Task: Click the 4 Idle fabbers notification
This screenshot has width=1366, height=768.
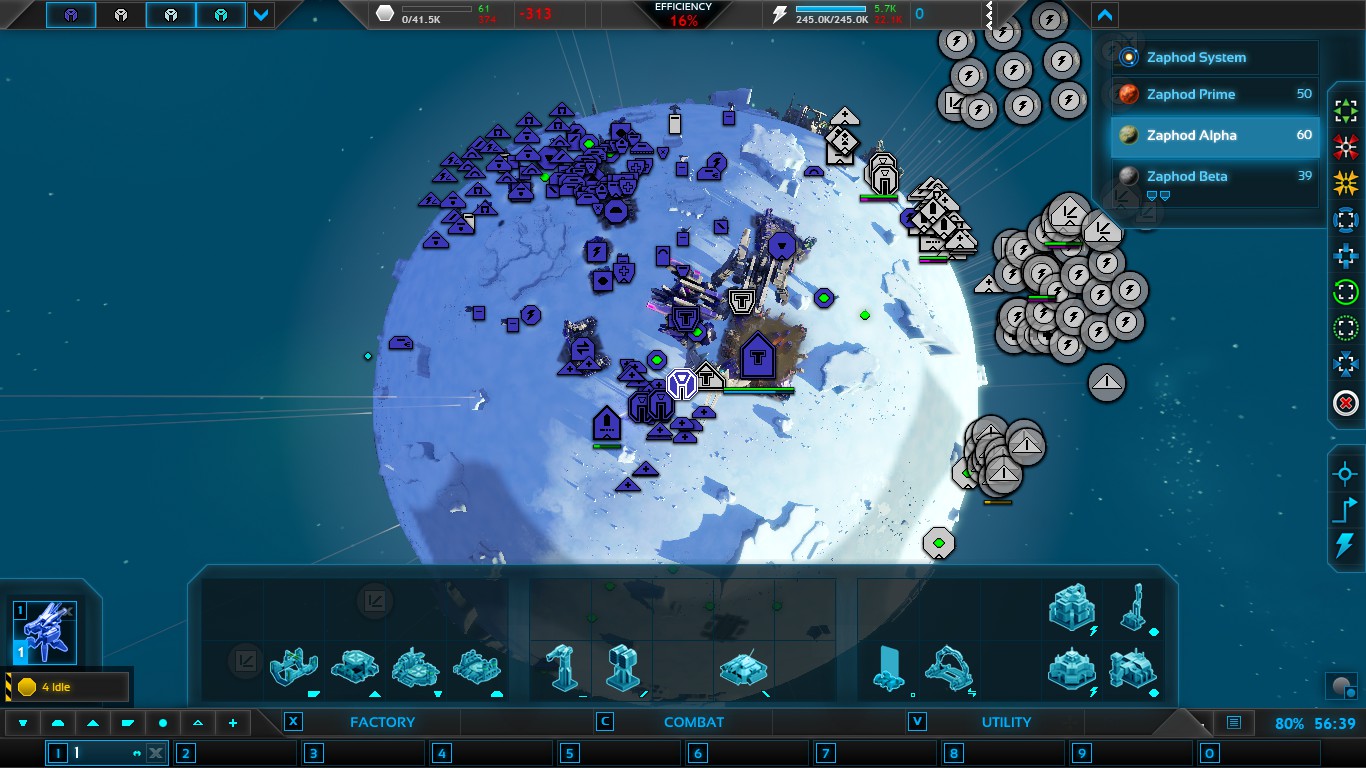Action: pos(66,686)
